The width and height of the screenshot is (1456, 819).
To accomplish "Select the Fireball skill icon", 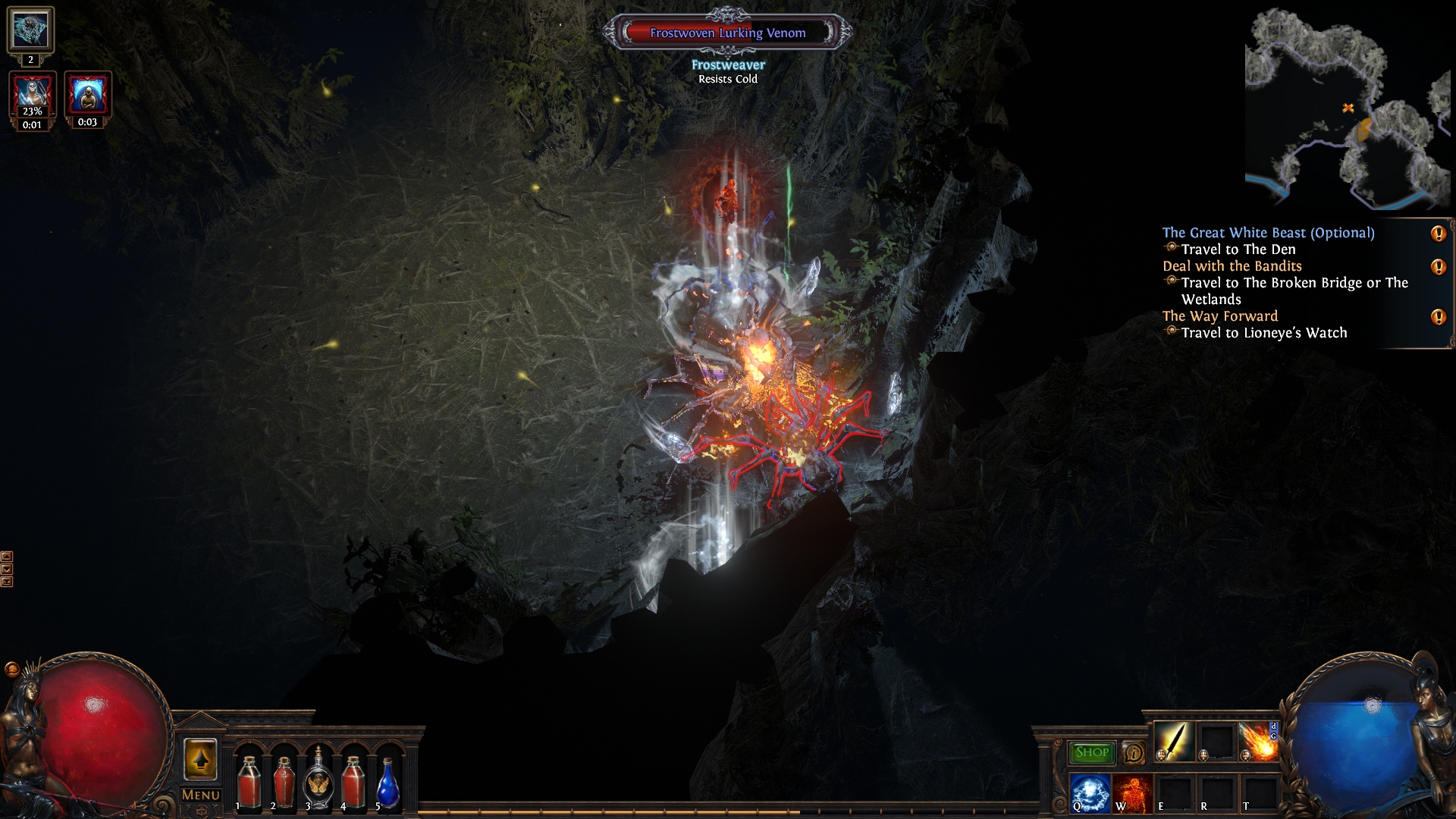I will point(1258,741).
